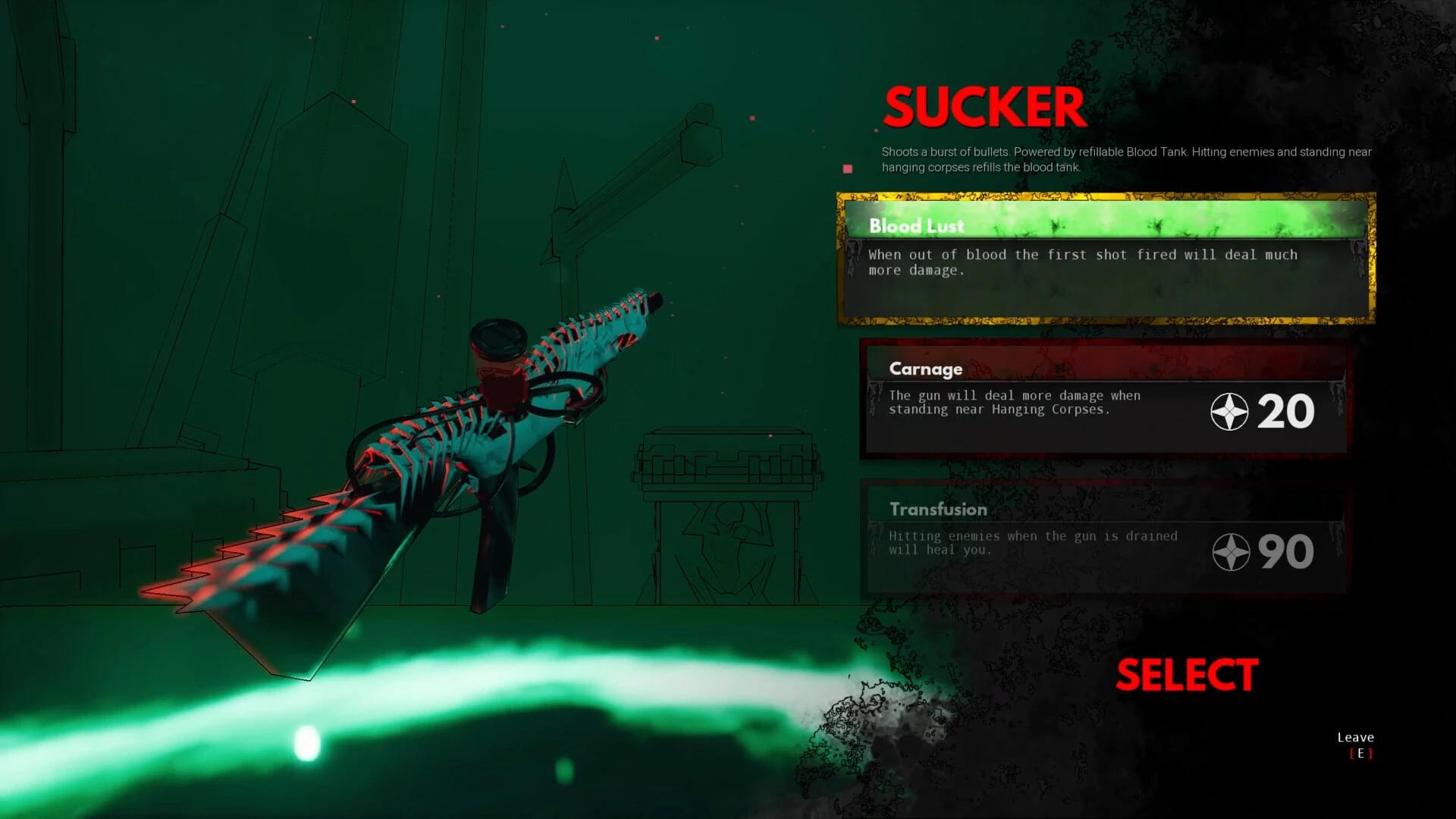Click the SUCKER weapon title
Viewport: 1456px width, 819px height.
[x=983, y=106]
